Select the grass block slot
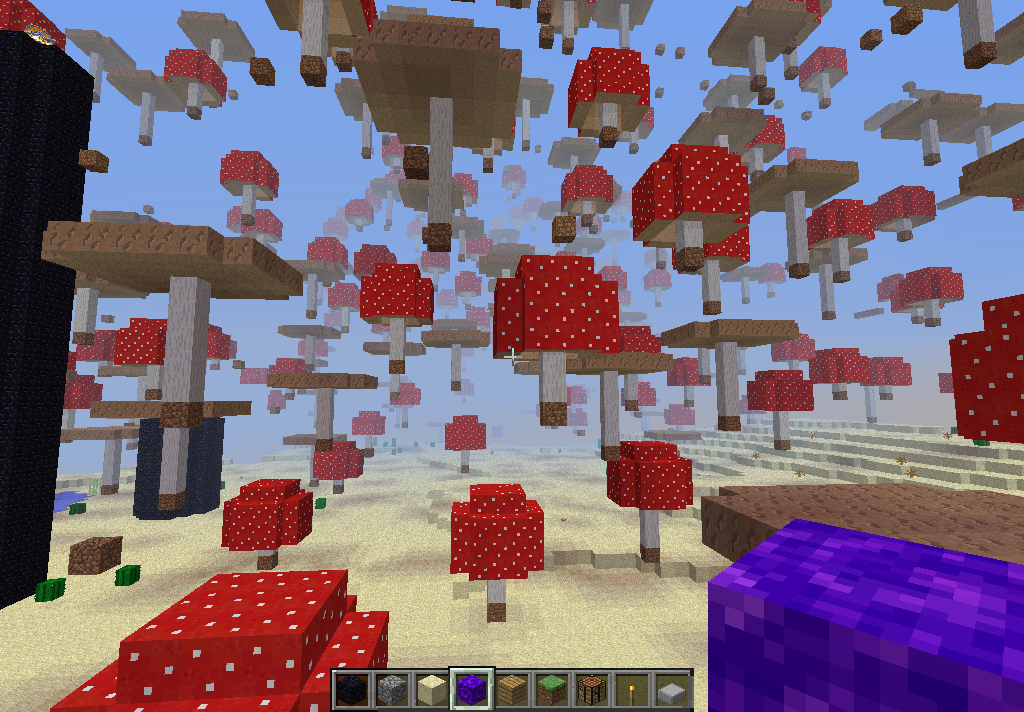Viewport: 1024px width, 712px height. [551, 689]
